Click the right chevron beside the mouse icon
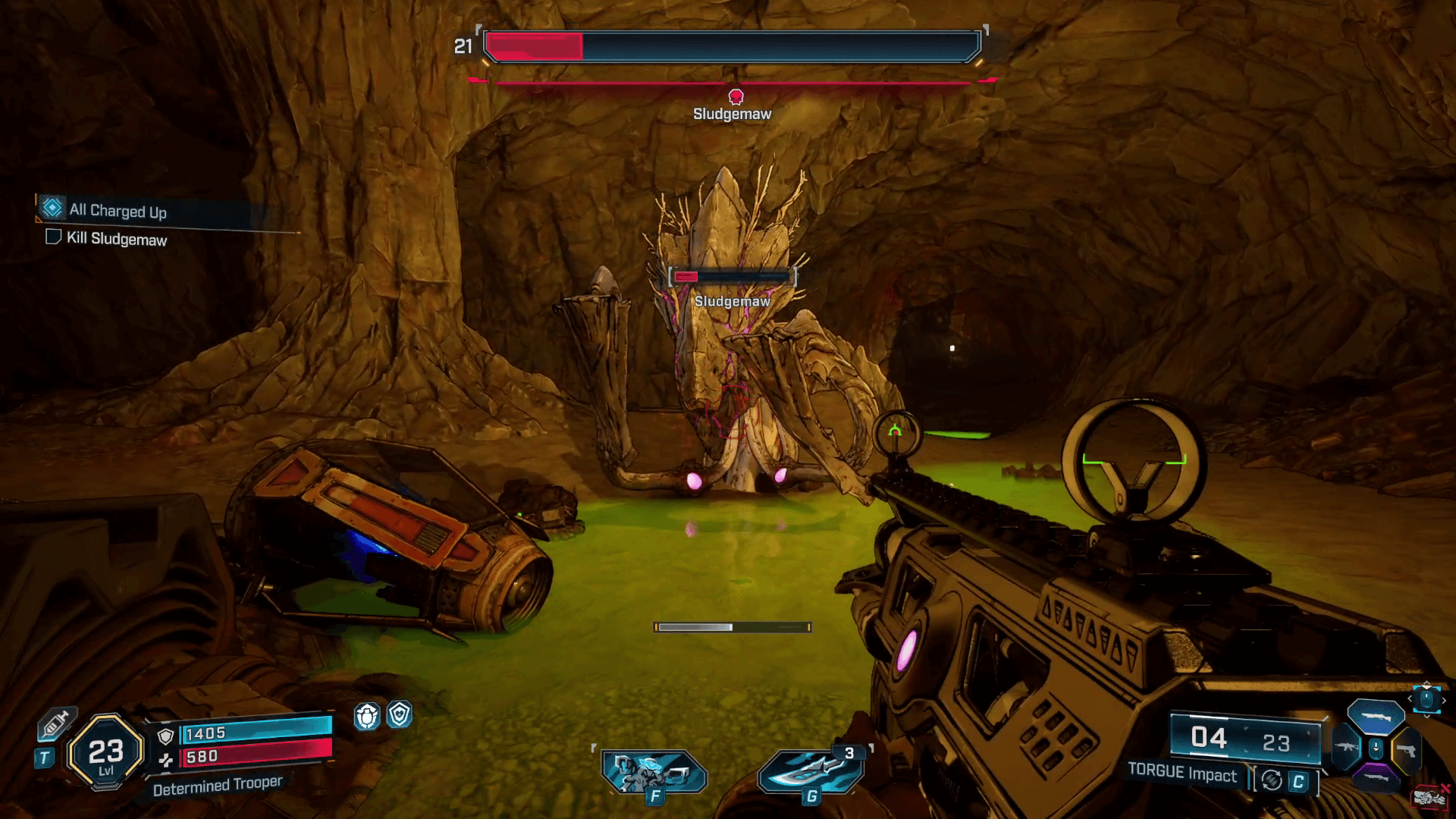Screen dimensions: 1456x819 1444,701
